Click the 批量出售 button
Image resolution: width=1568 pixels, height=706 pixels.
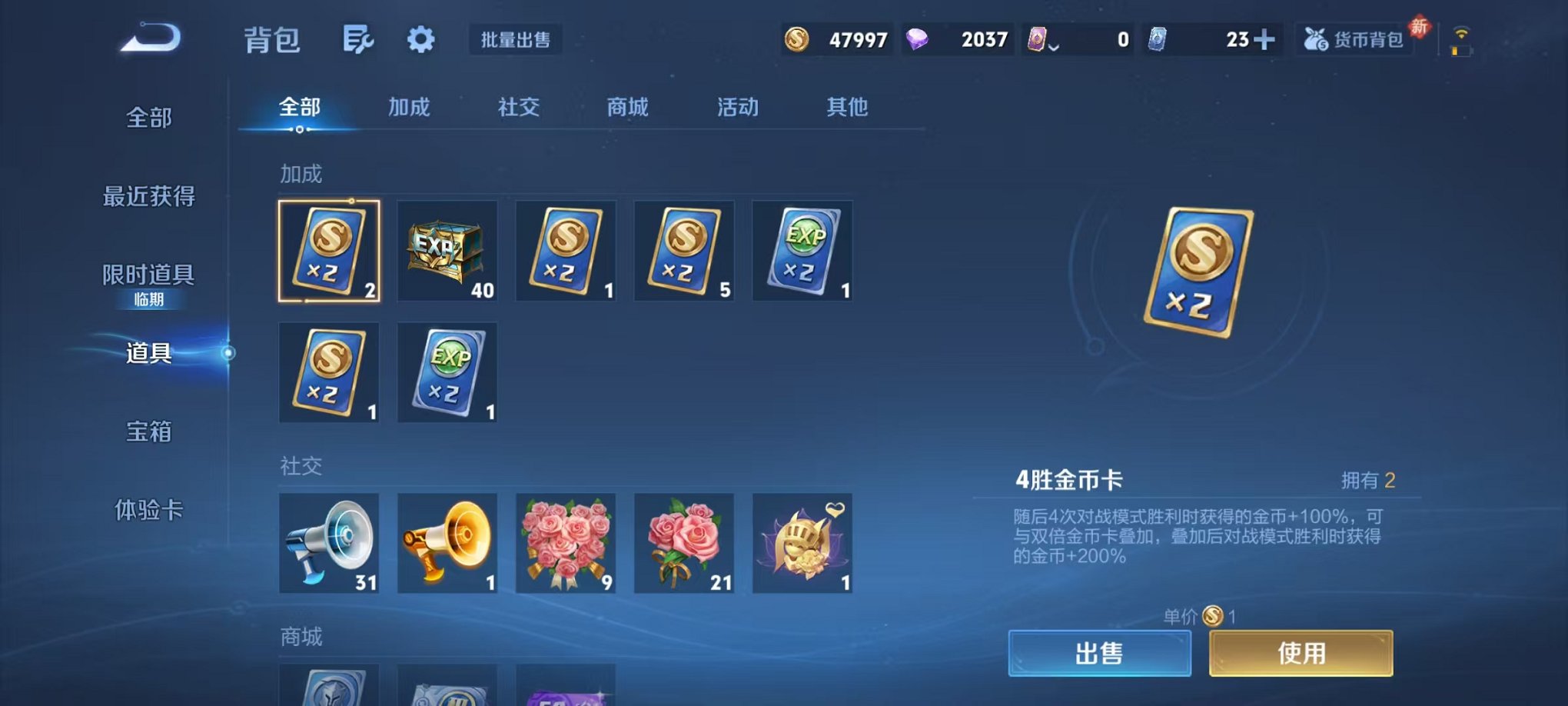(x=517, y=40)
